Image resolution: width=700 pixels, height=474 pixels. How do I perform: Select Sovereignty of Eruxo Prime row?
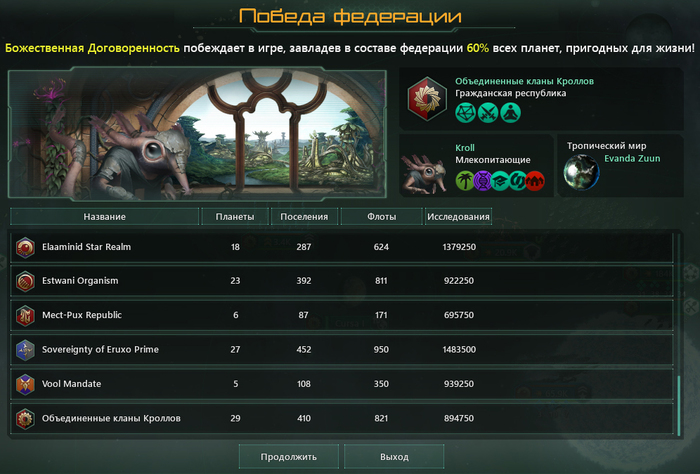click(340, 350)
